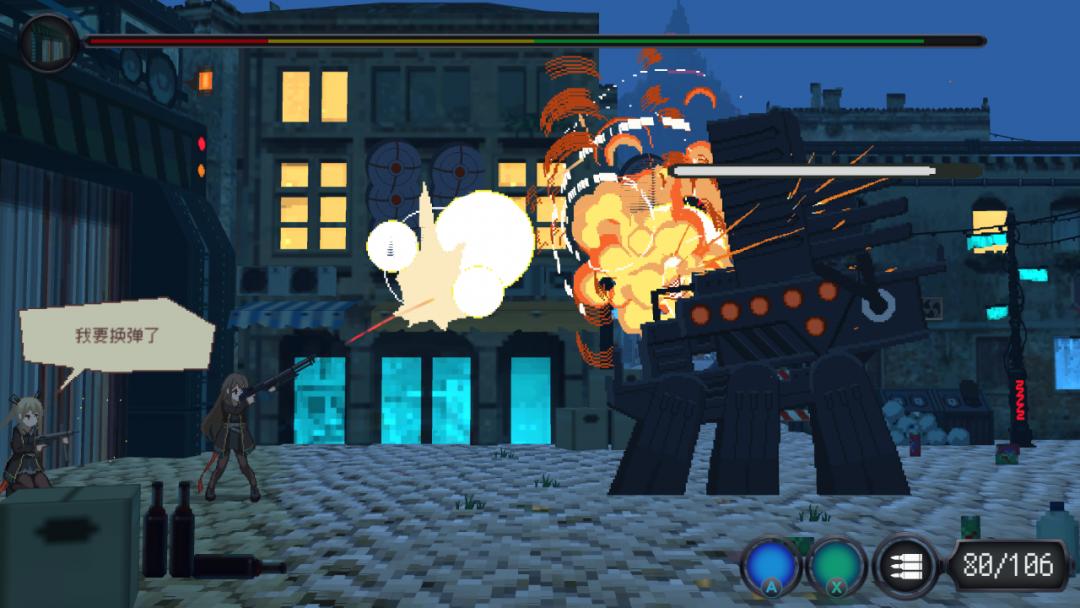The image size is (1080, 608).
Task: Click the round portrait icon beside the top bar
Action: coord(47,42)
